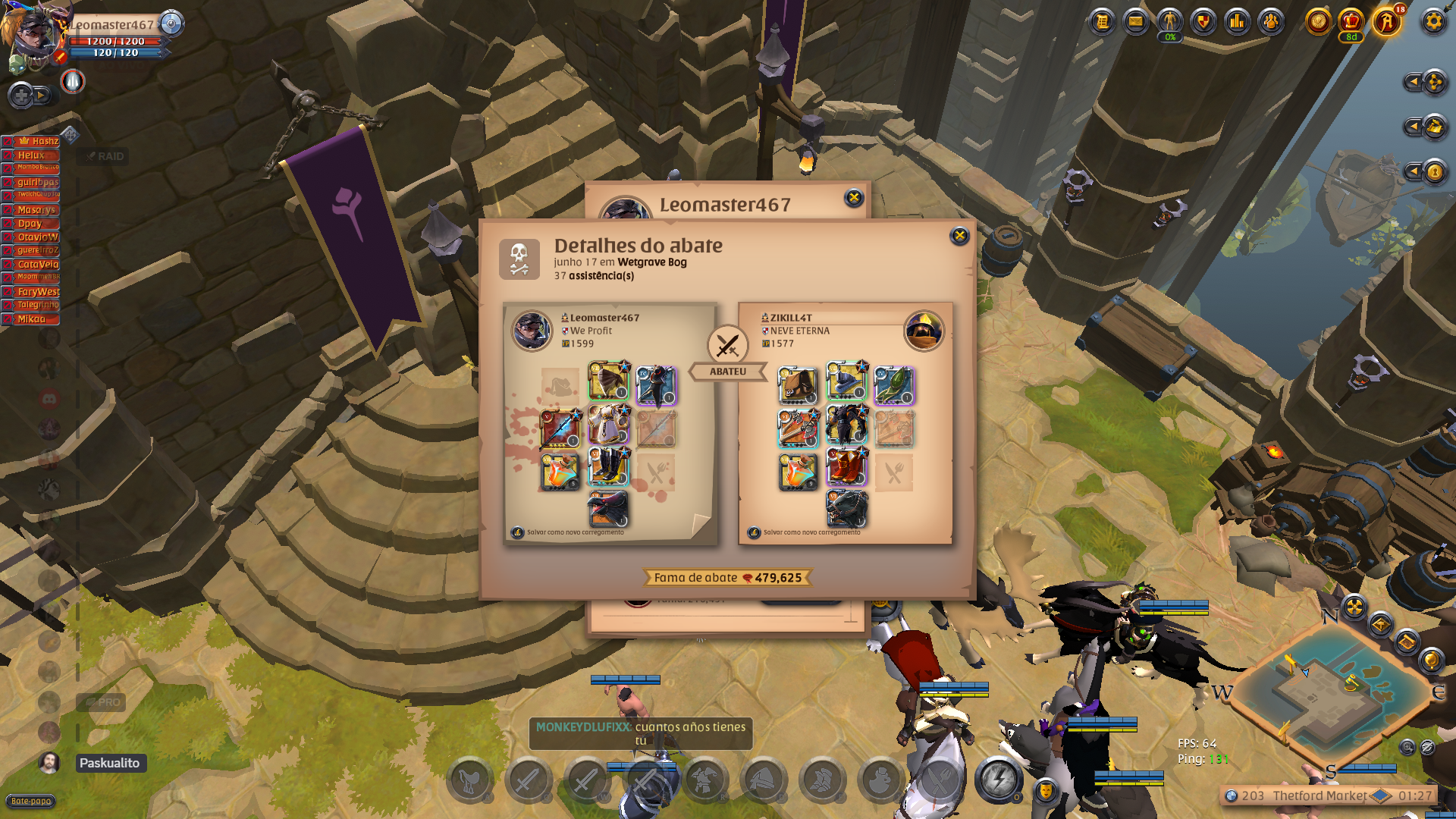This screenshot has width=1456, height=819.
Task: Show the rankings bar chart icon
Action: [1238, 21]
